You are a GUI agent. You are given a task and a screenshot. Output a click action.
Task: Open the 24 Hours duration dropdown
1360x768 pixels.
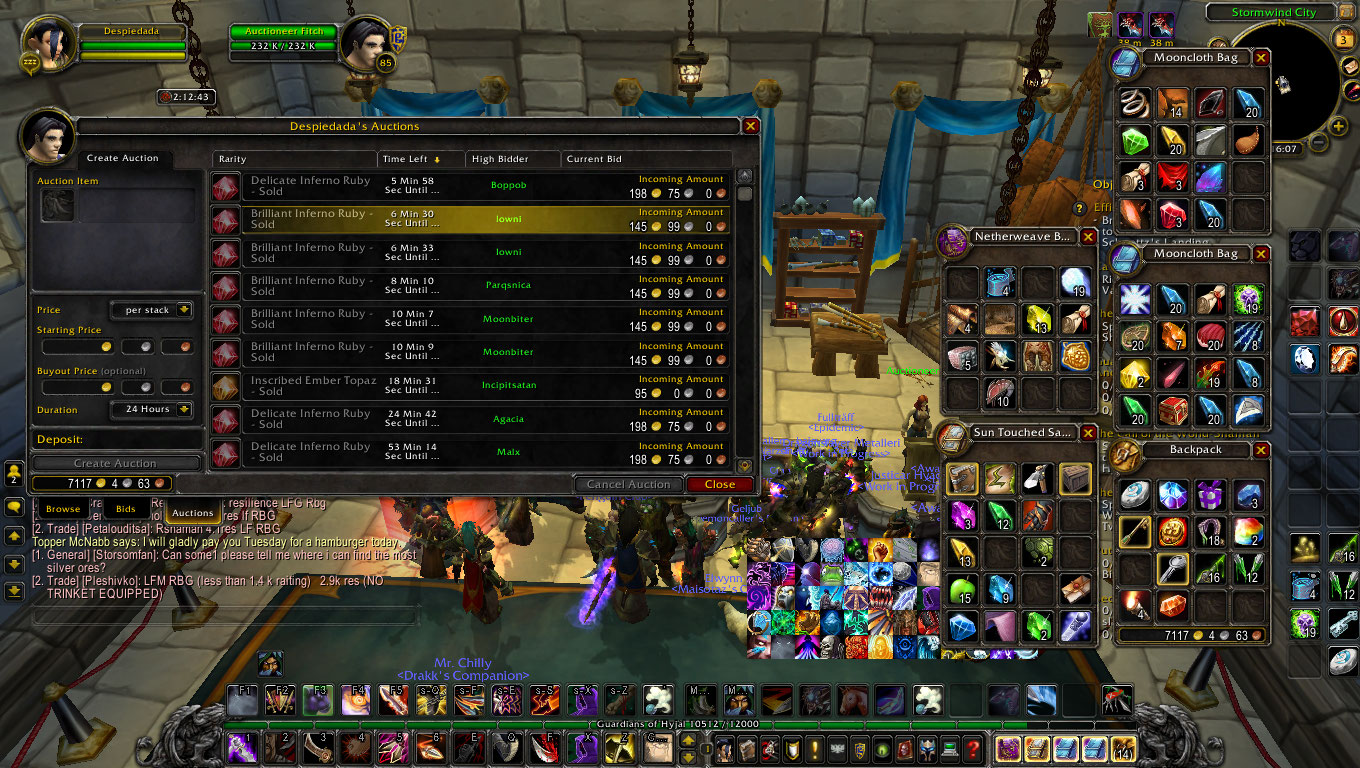(x=184, y=409)
